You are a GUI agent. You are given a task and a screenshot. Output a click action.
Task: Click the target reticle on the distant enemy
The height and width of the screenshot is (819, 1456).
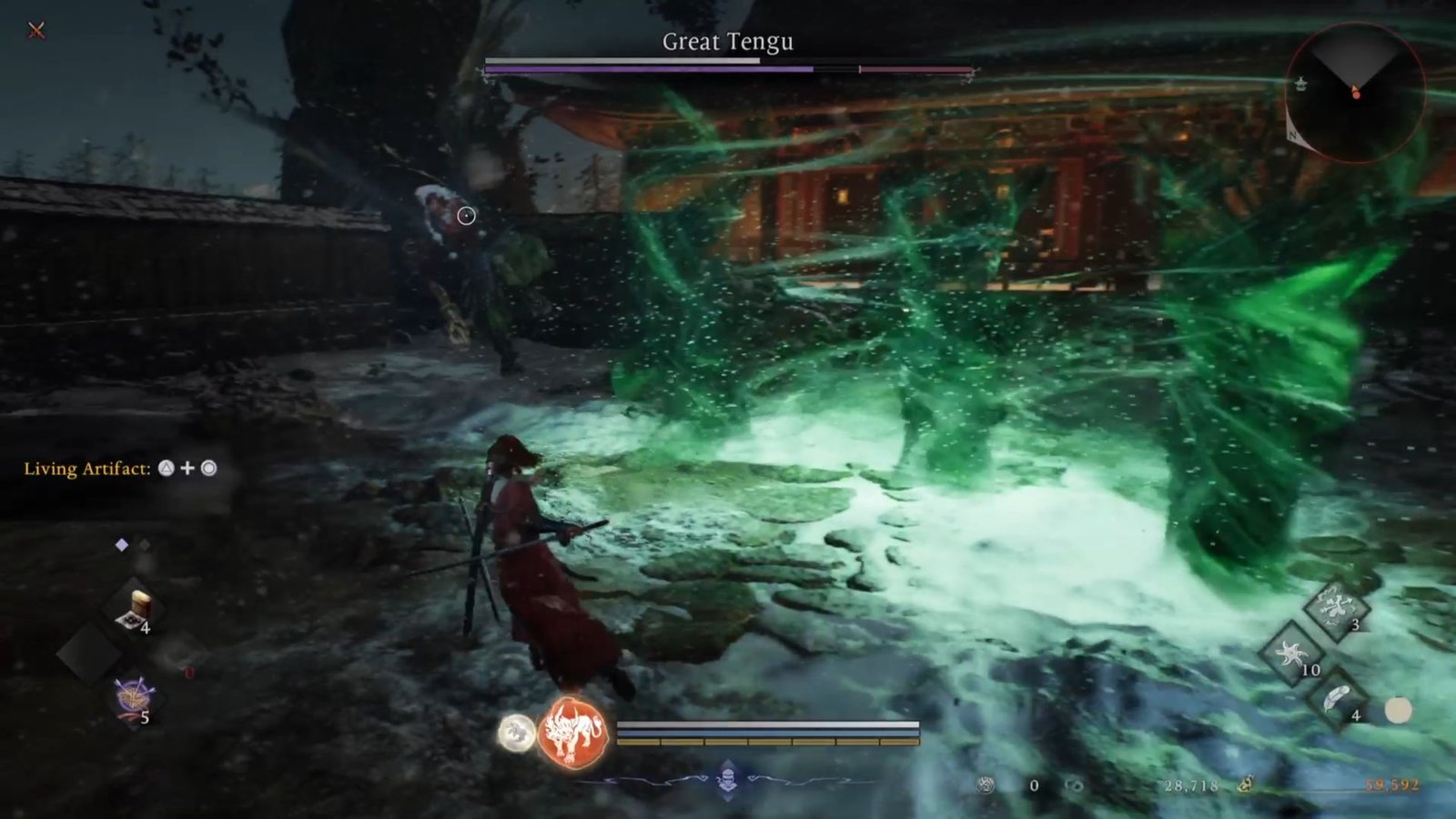tap(465, 216)
